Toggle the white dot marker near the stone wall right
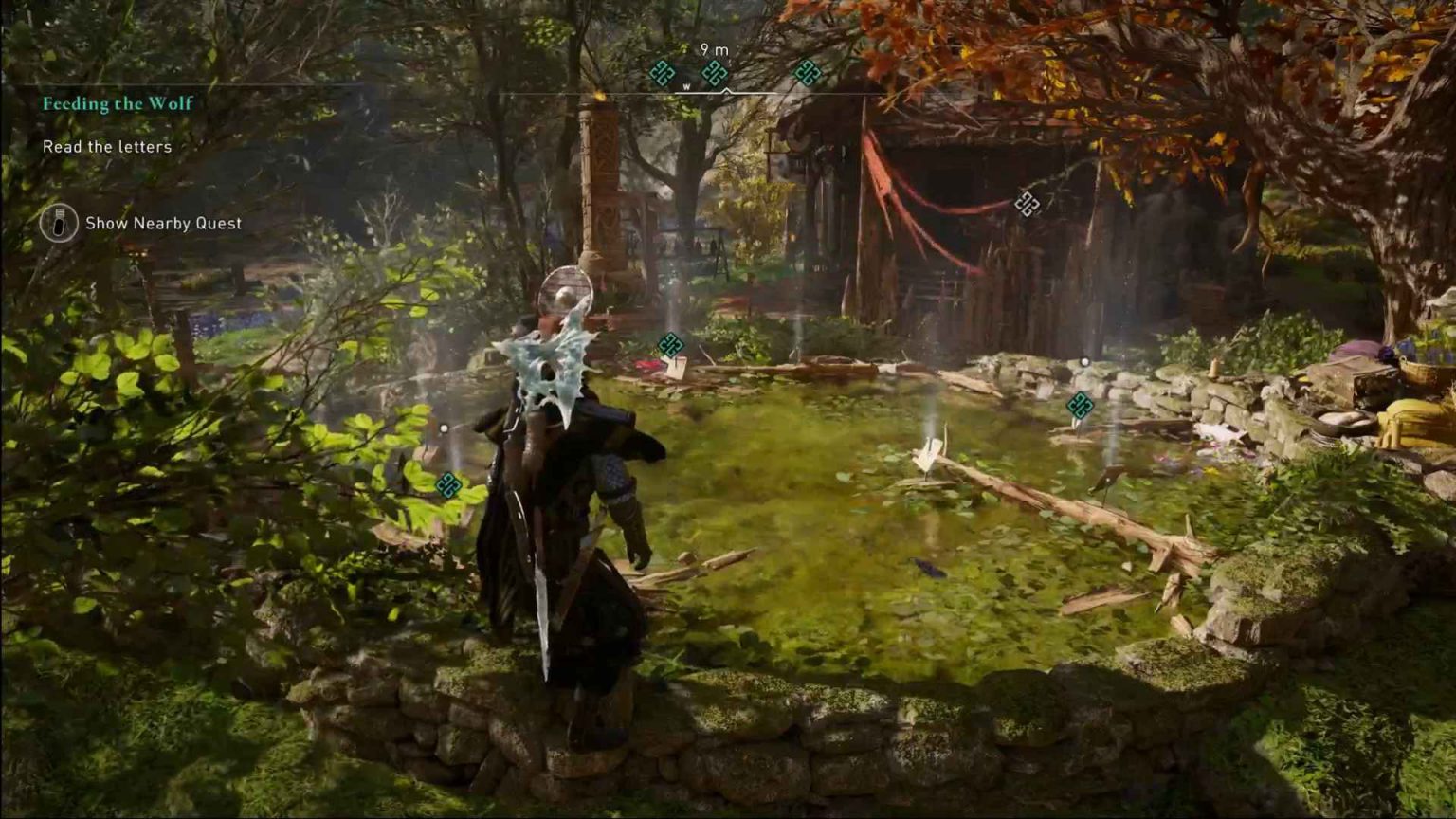Screen dimensions: 1456x819 click(1084, 360)
